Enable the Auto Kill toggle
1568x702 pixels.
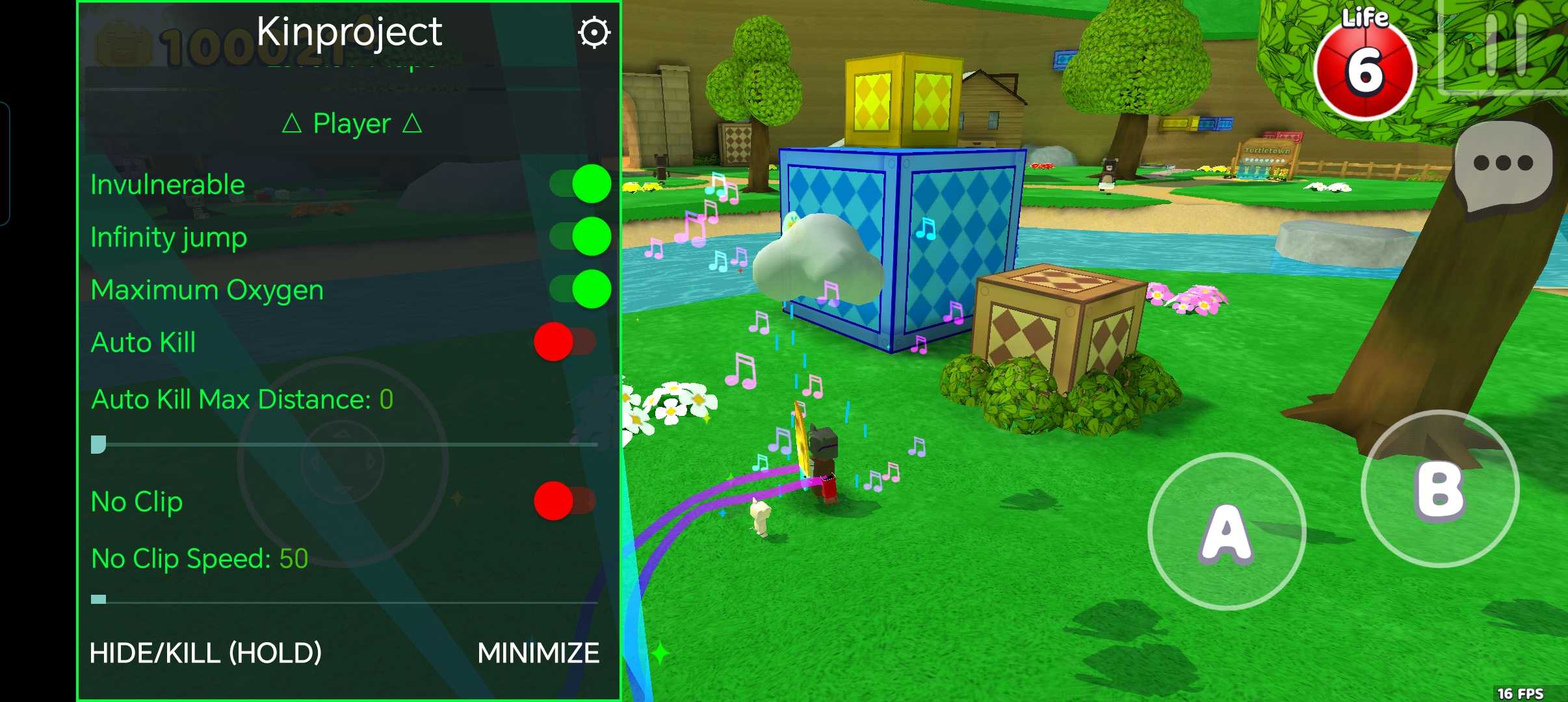coord(564,342)
